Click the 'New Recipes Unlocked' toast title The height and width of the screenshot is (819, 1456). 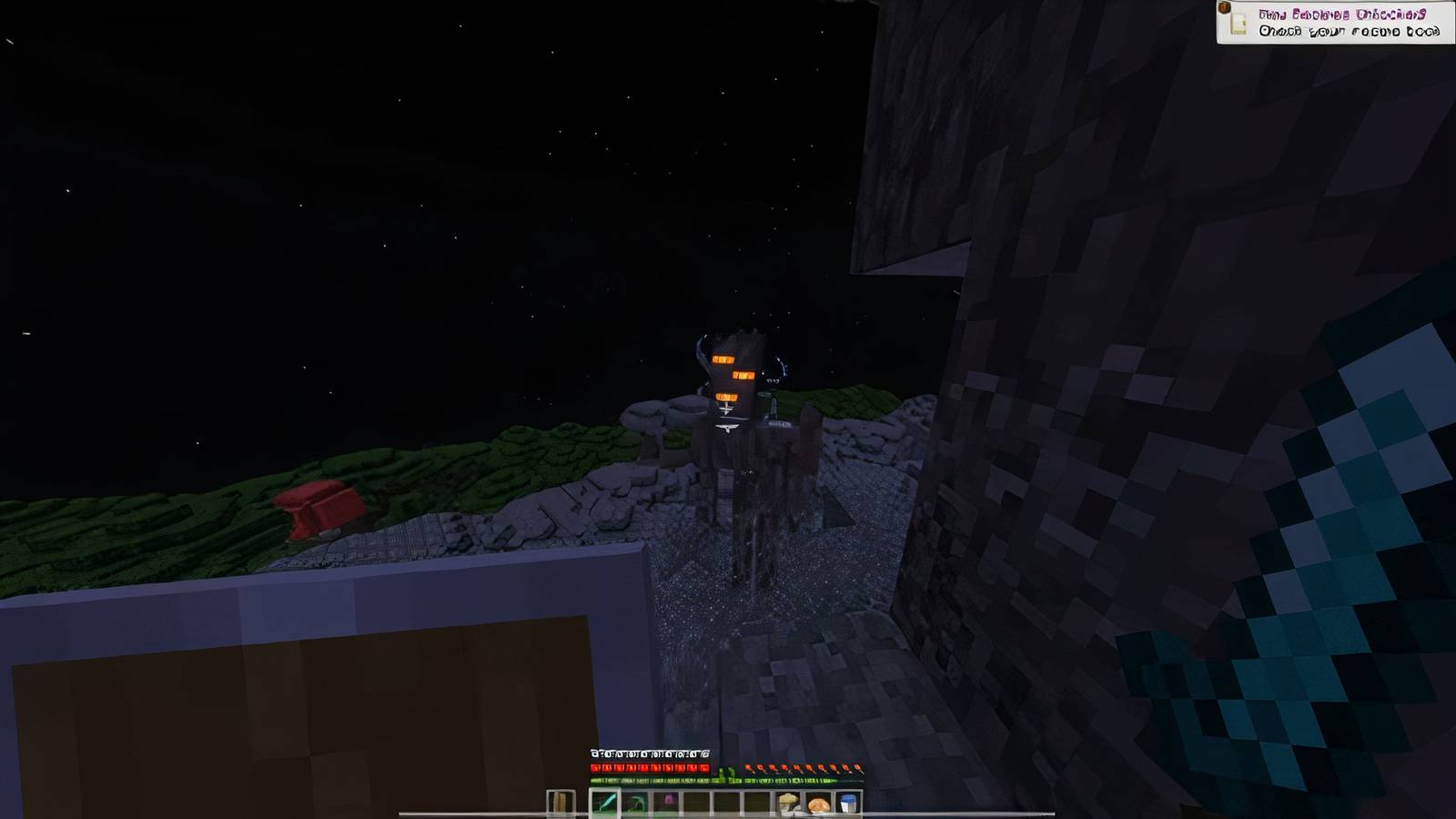pos(1344,14)
